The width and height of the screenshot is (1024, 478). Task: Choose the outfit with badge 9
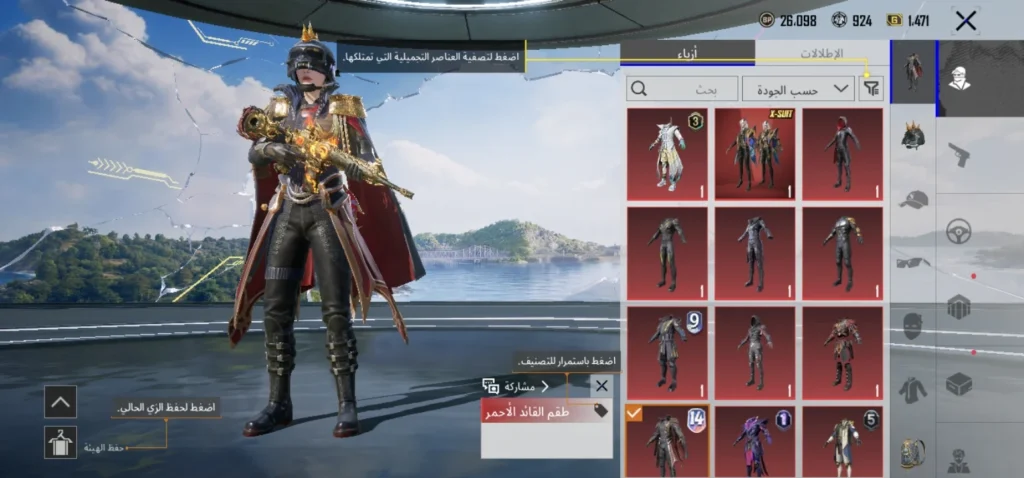667,352
